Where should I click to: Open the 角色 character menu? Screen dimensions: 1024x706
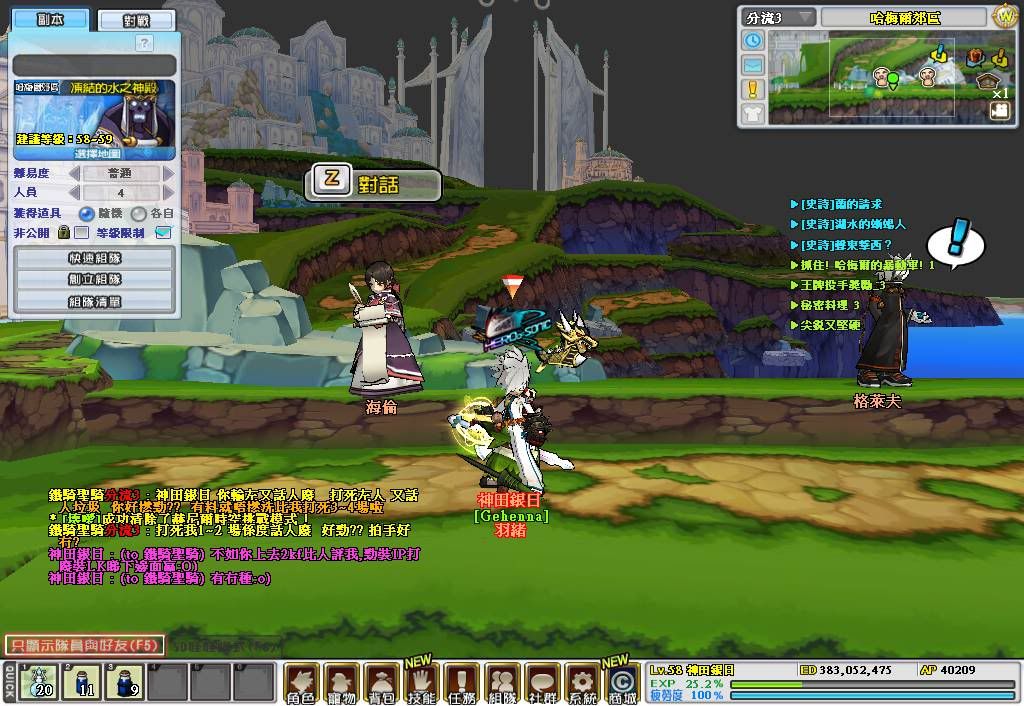[301, 684]
